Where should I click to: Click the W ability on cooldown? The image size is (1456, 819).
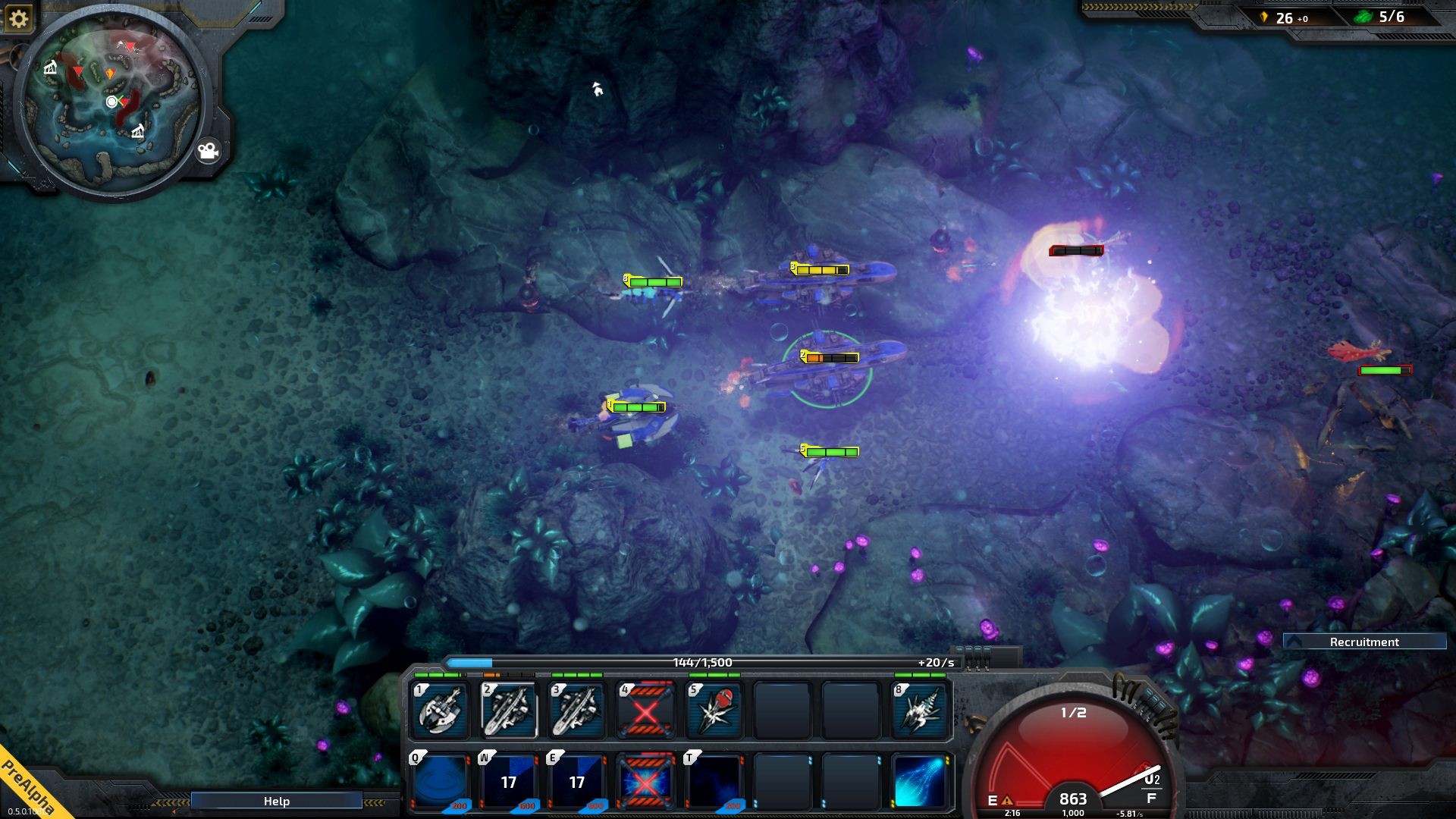click(508, 781)
